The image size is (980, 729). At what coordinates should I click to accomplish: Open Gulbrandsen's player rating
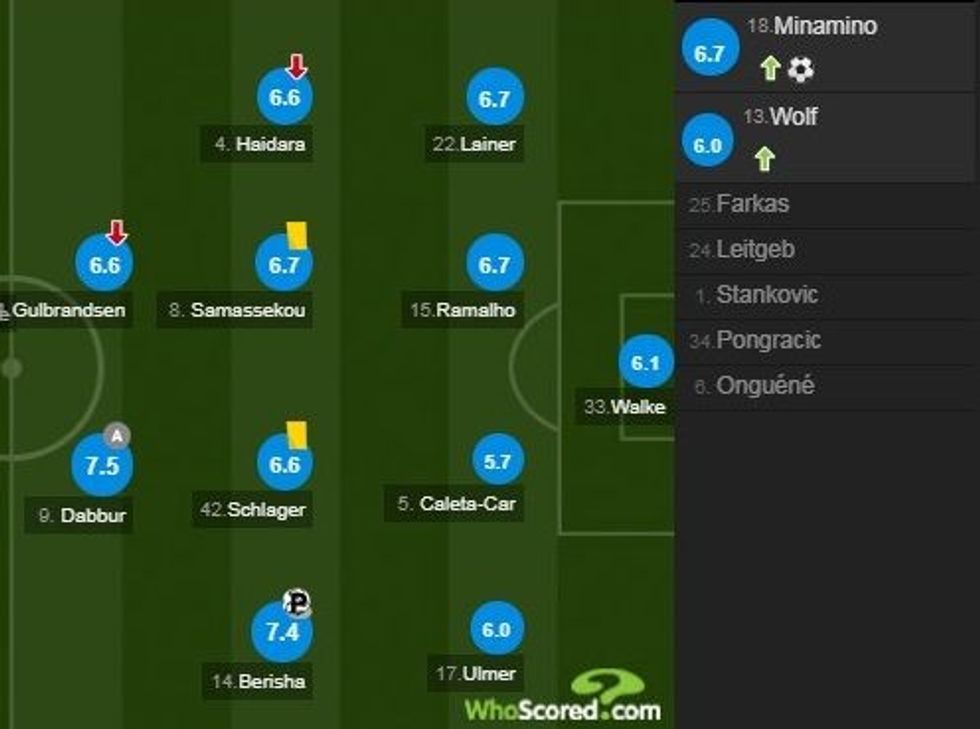click(105, 265)
